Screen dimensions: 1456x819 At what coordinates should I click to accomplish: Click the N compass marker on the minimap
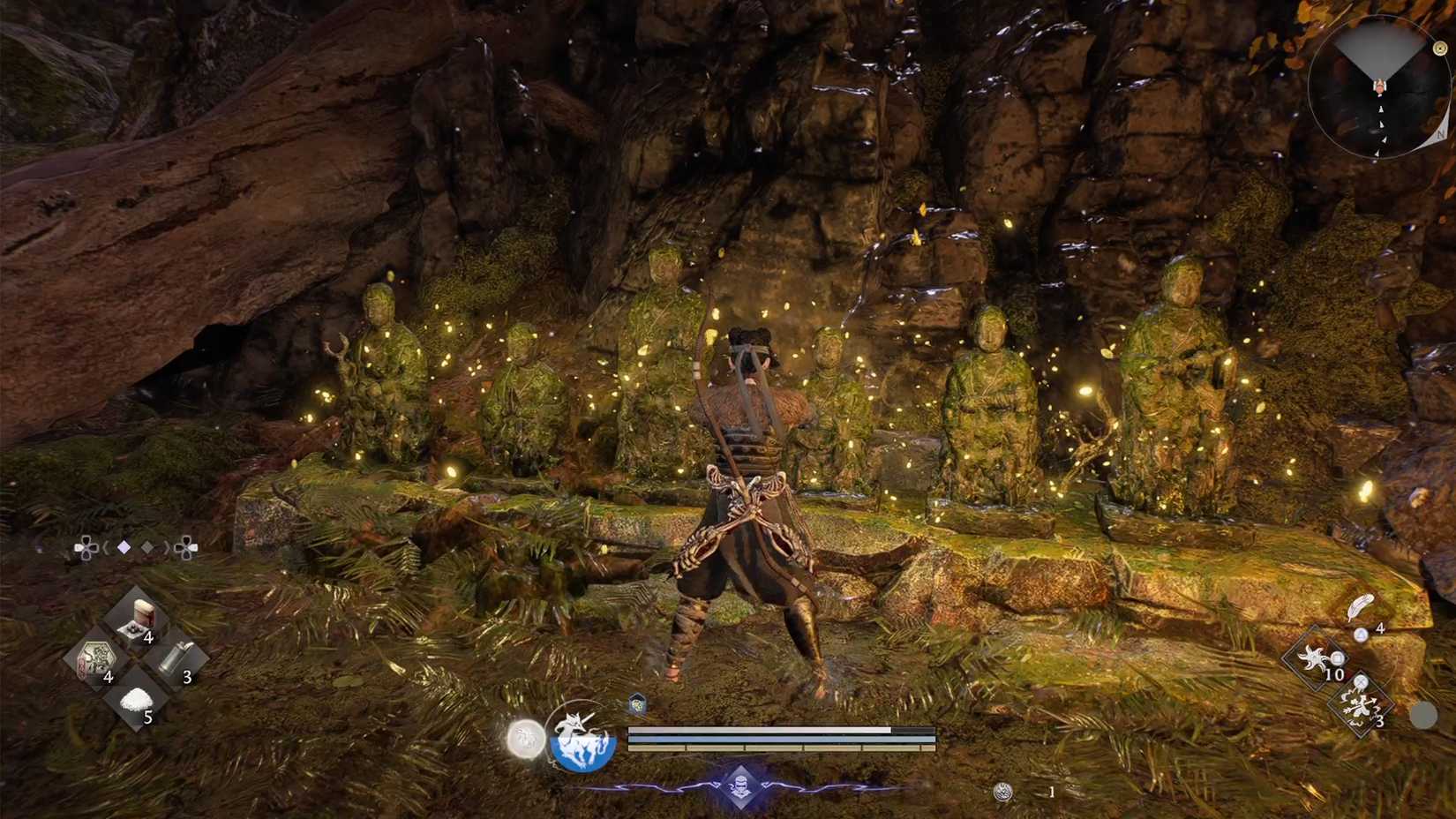click(x=1442, y=135)
